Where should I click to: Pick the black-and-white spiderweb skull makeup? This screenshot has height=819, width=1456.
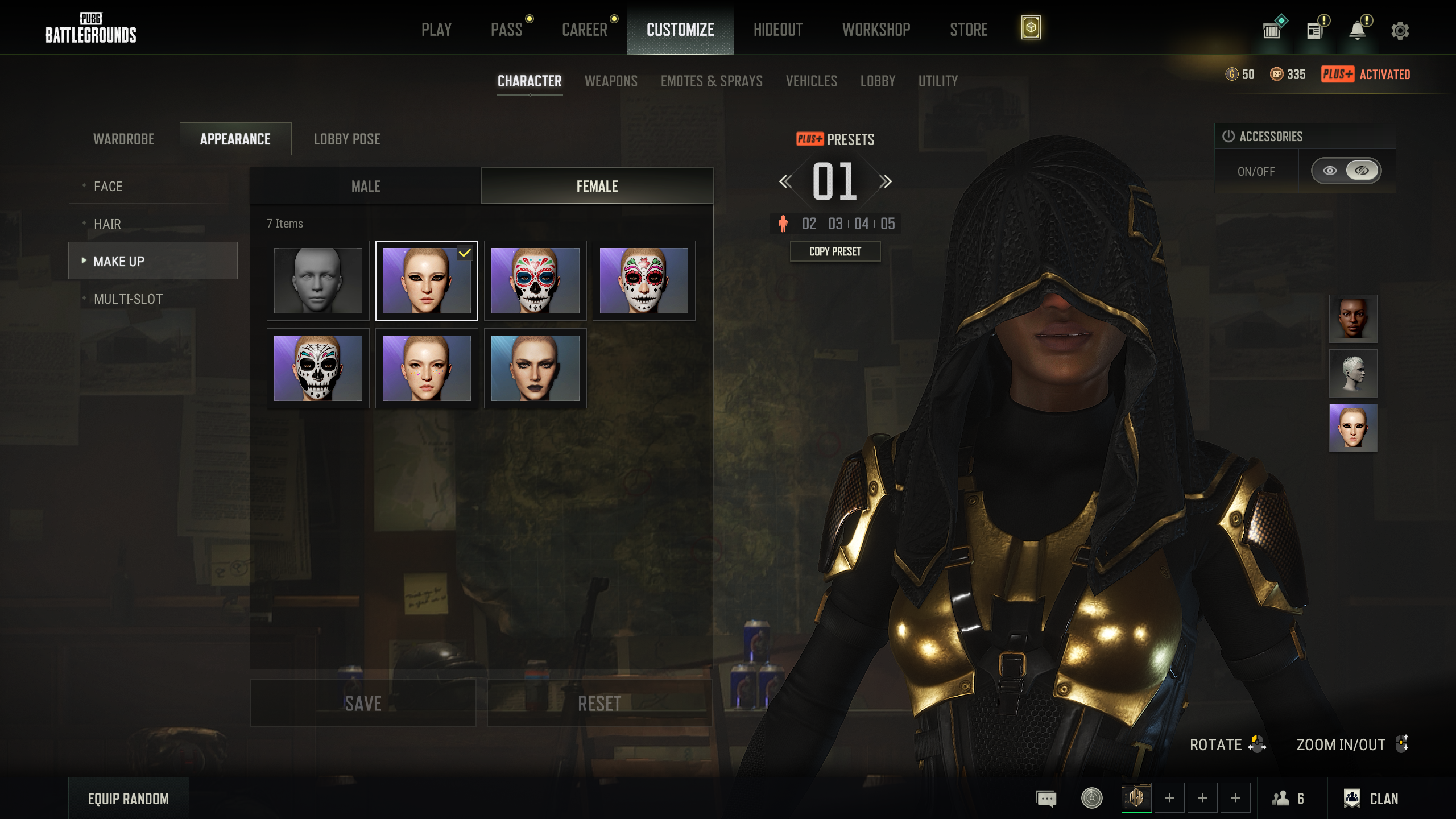tap(318, 368)
